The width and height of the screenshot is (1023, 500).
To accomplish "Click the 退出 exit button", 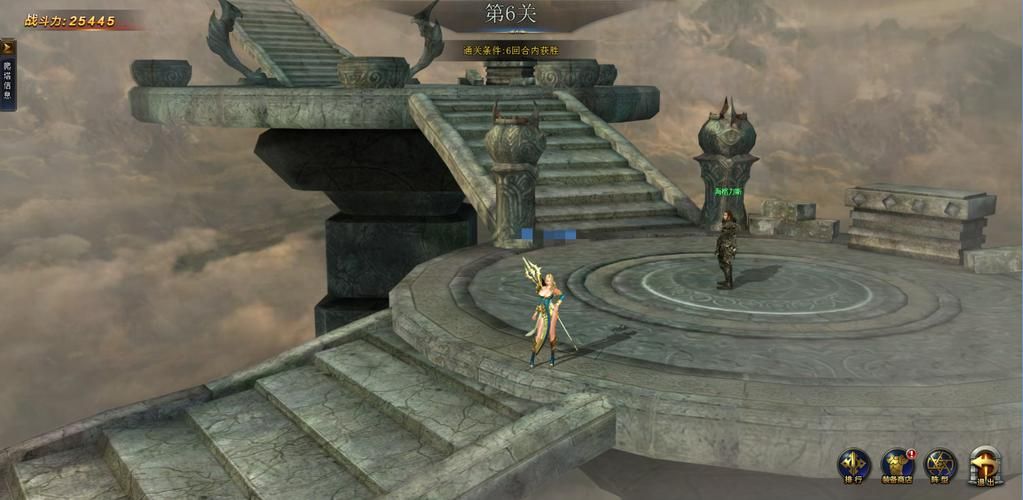I will tap(985, 465).
